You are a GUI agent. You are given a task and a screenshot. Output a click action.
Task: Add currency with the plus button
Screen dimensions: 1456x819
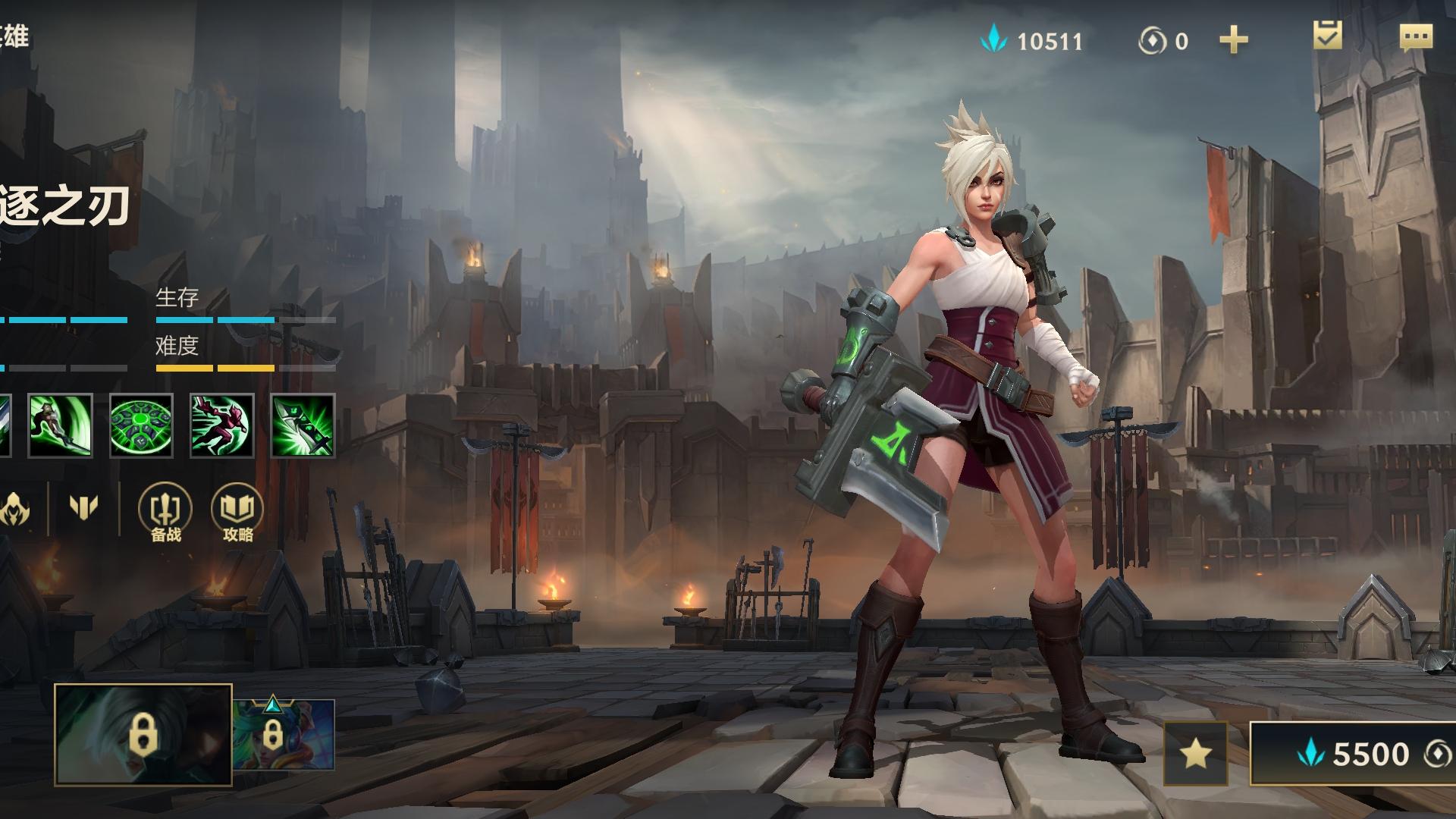coord(1233,40)
